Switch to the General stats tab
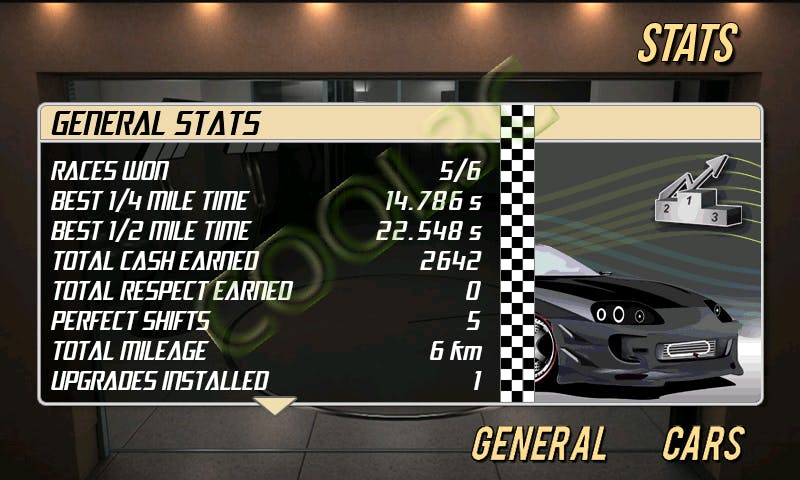Viewport: 800px width, 480px height. tap(539, 443)
